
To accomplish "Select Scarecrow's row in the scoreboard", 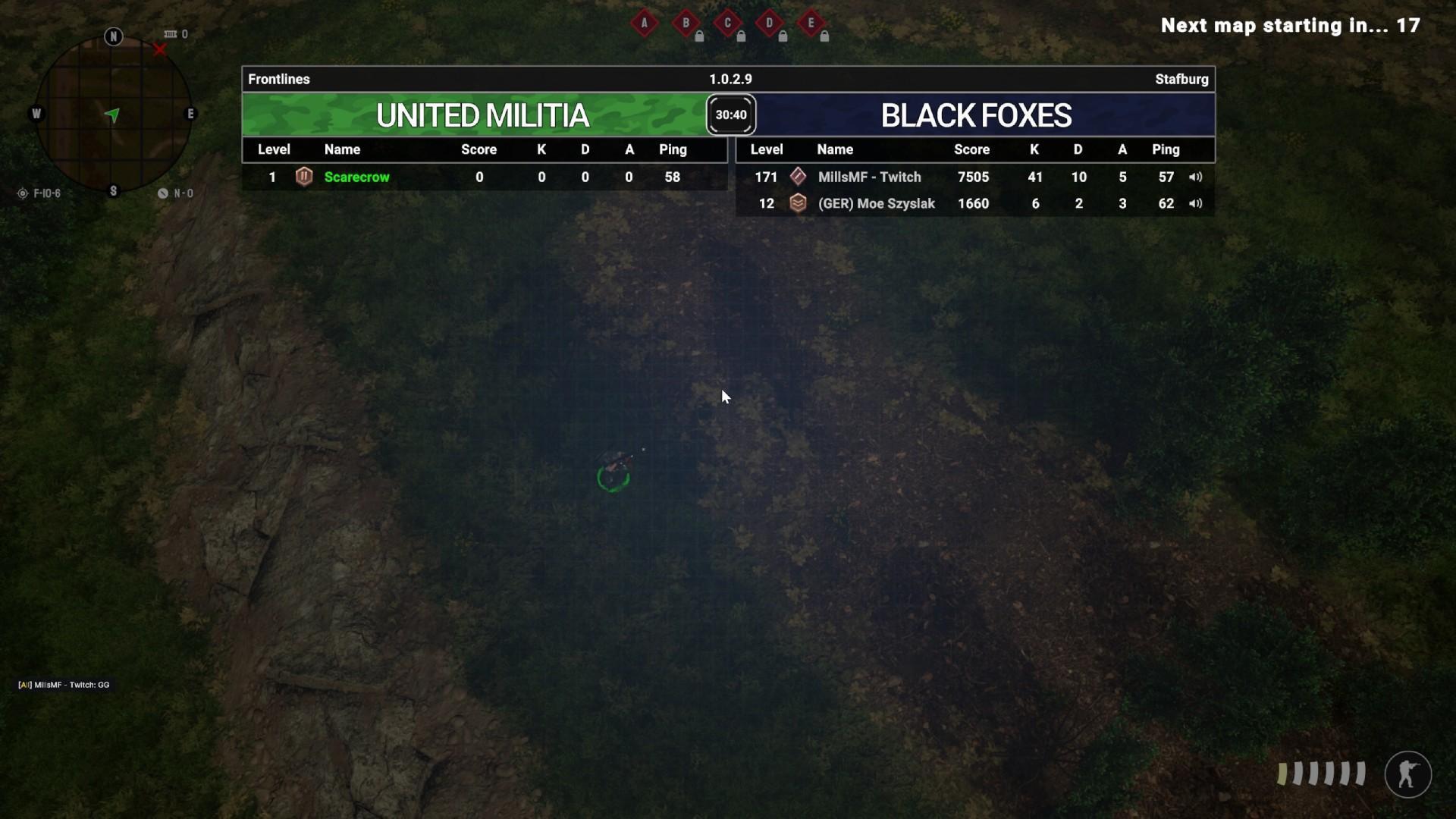I will (484, 177).
